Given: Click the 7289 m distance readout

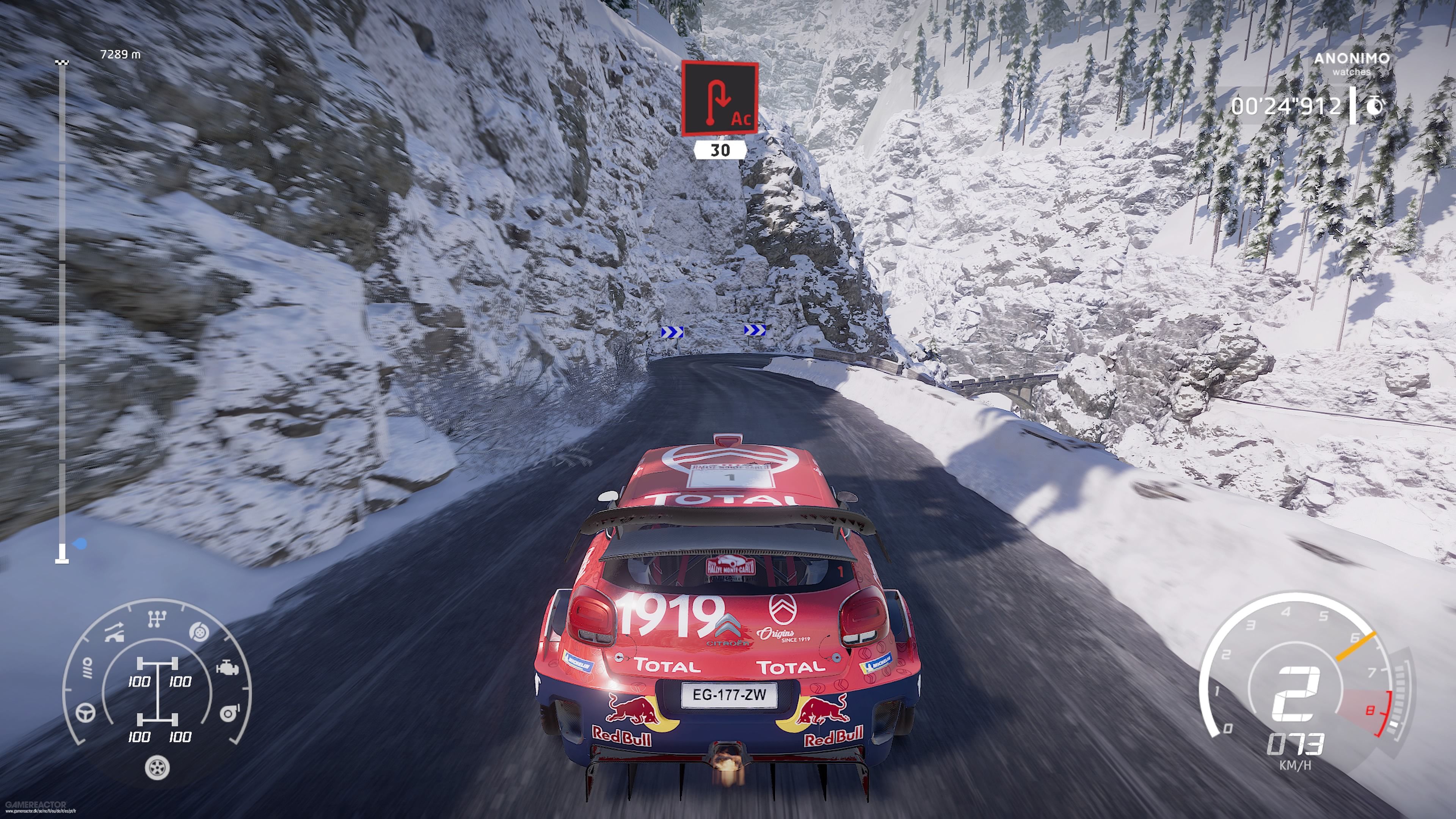Looking at the screenshot, I should pyautogui.click(x=121, y=55).
